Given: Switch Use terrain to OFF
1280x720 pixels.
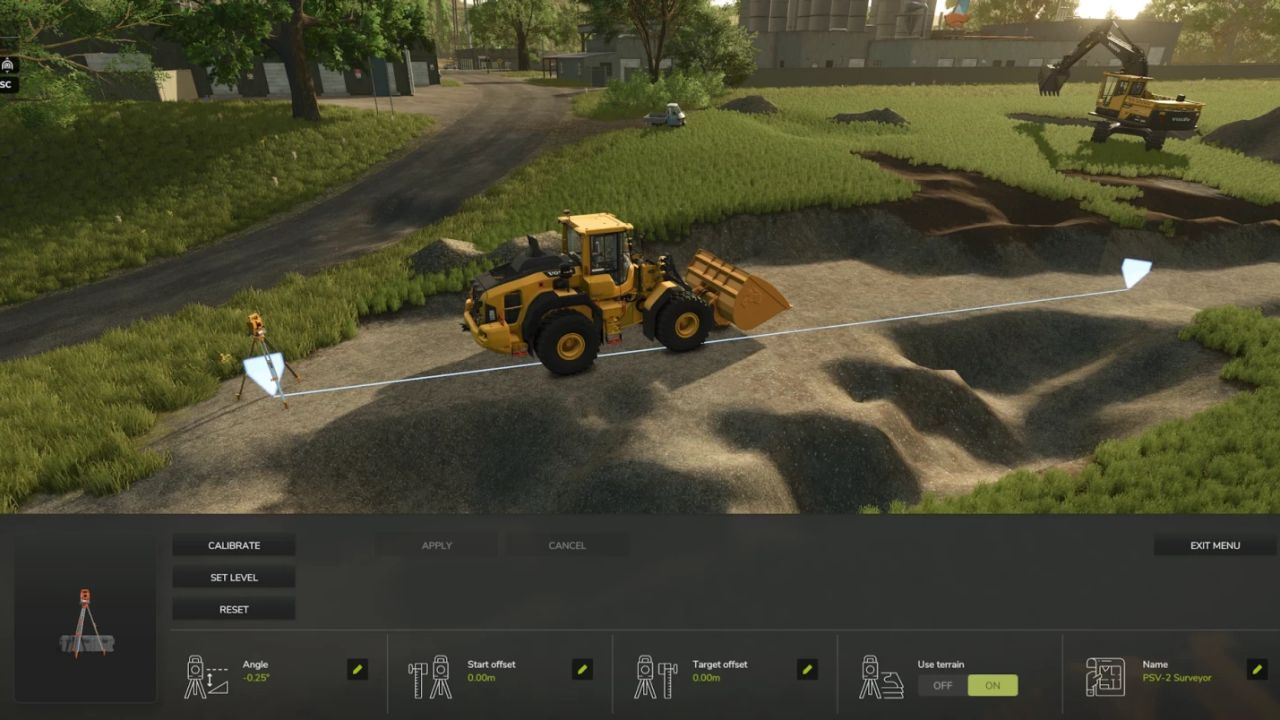Looking at the screenshot, I should pyautogui.click(x=941, y=685).
